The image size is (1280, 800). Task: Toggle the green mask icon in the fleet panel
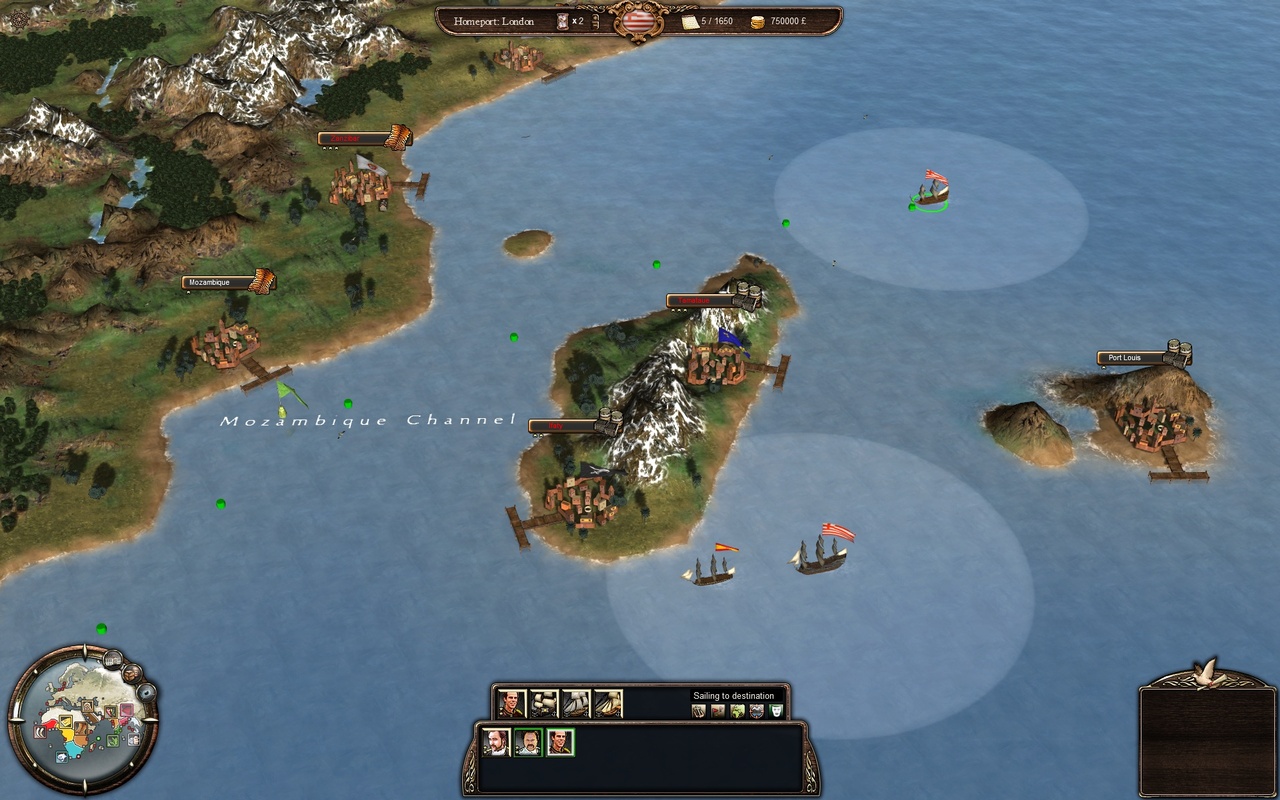click(776, 710)
